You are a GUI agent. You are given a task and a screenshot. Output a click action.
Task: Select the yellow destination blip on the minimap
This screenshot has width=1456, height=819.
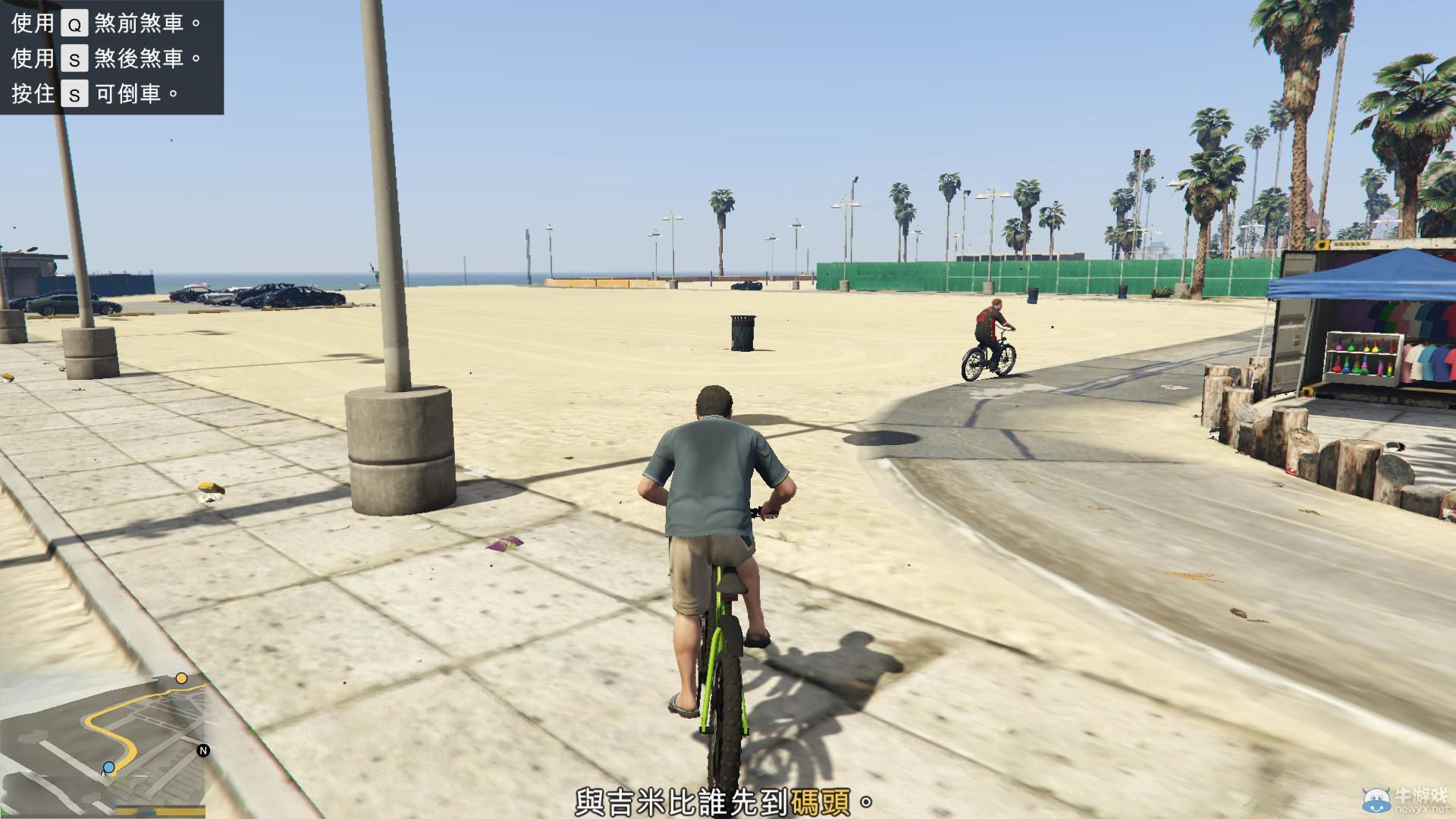coord(181,679)
